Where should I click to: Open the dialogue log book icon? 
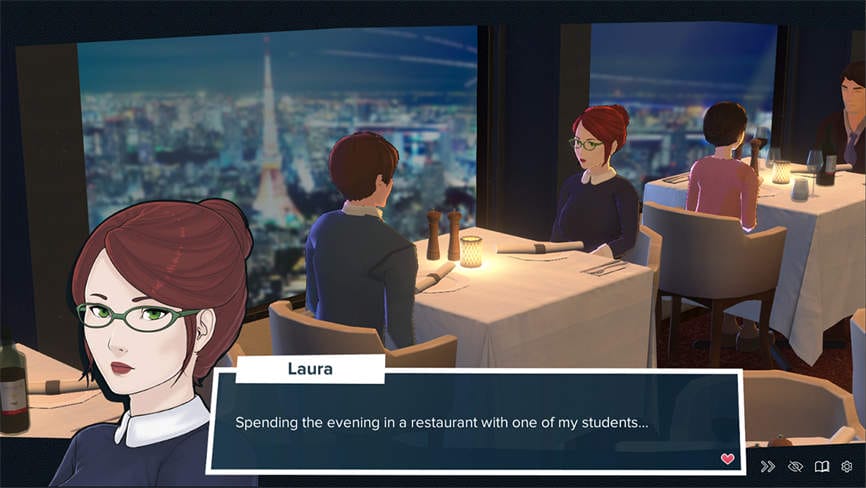pyautogui.click(x=822, y=466)
